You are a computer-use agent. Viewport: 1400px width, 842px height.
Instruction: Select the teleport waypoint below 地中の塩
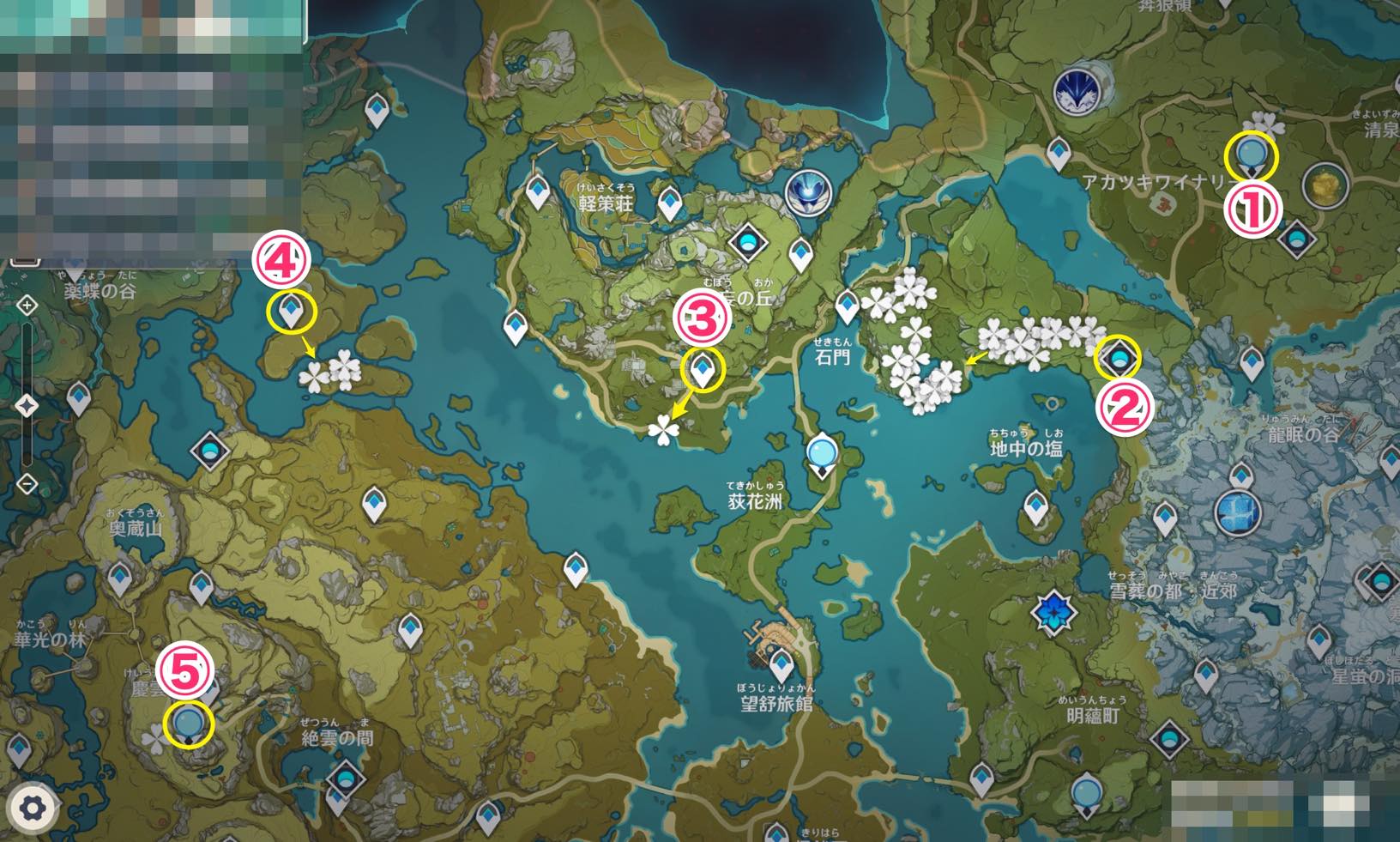click(1036, 508)
